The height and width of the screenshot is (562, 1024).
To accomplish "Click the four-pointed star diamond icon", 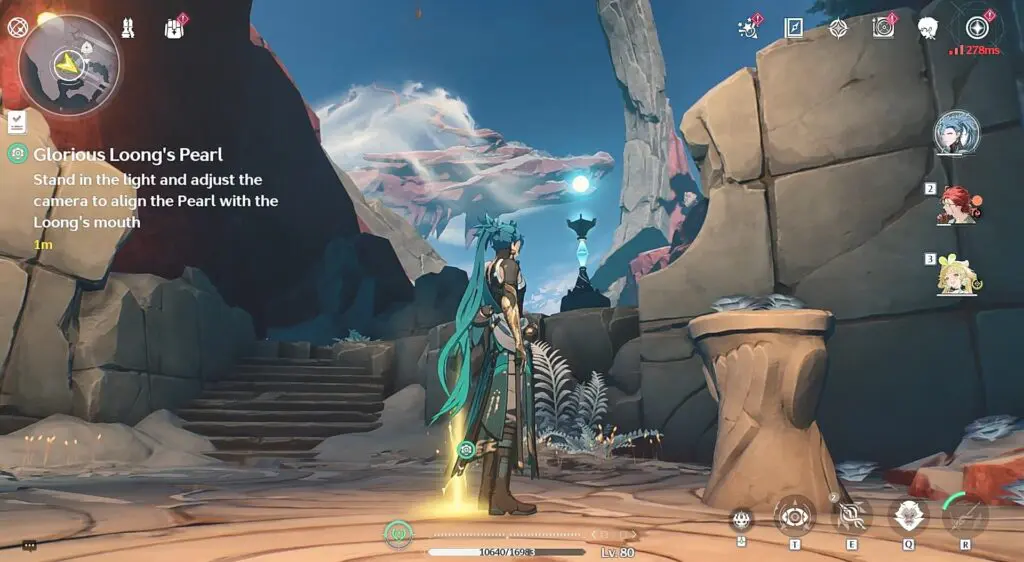I will (x=839, y=28).
